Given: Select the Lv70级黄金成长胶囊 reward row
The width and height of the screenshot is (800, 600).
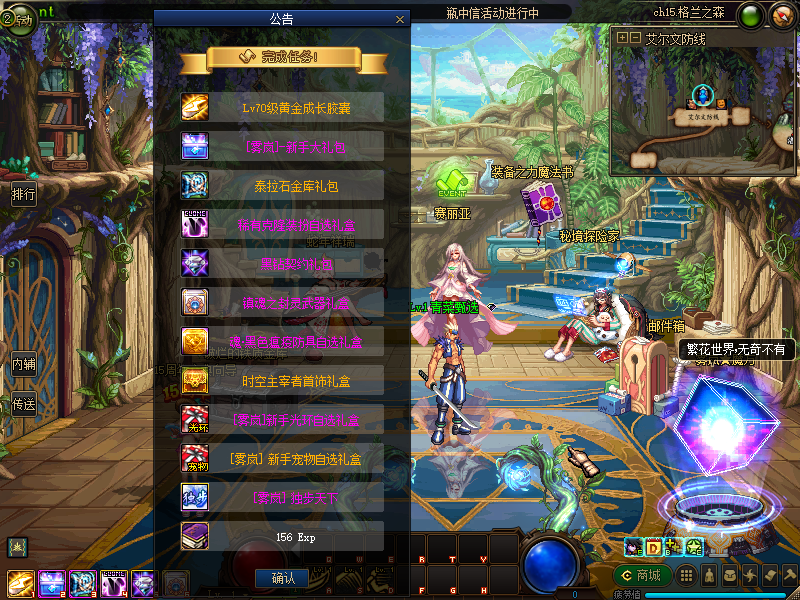Looking at the screenshot, I should tap(282, 107).
